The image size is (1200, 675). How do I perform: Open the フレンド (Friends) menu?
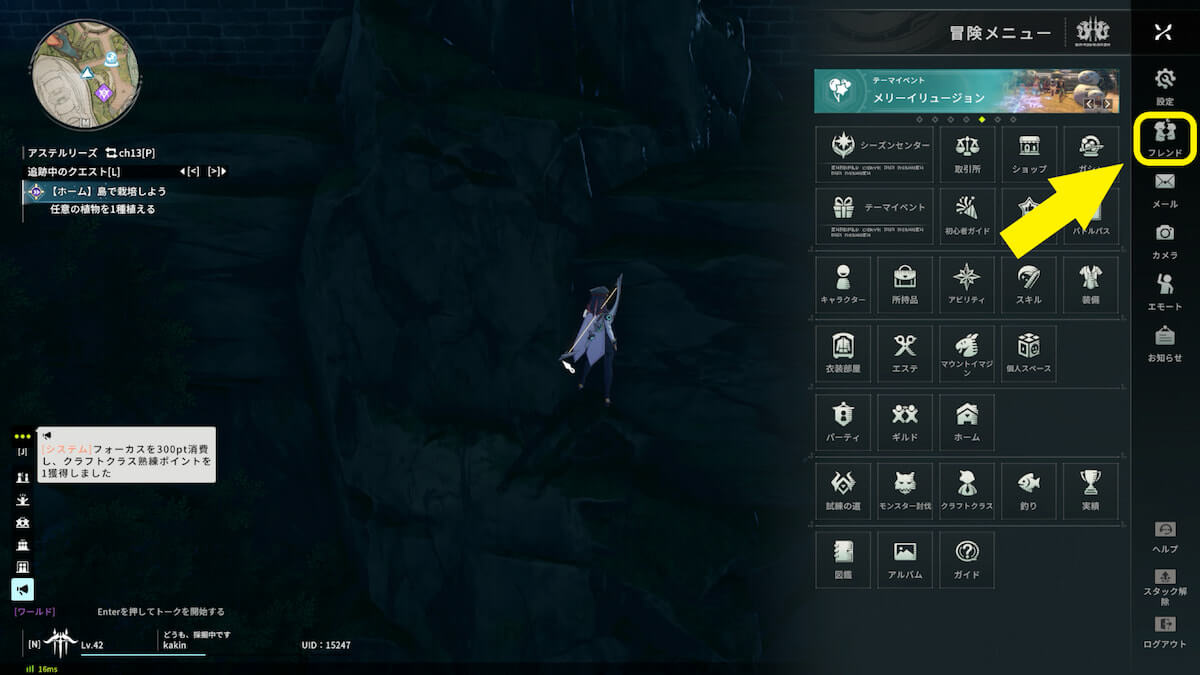tap(1165, 138)
